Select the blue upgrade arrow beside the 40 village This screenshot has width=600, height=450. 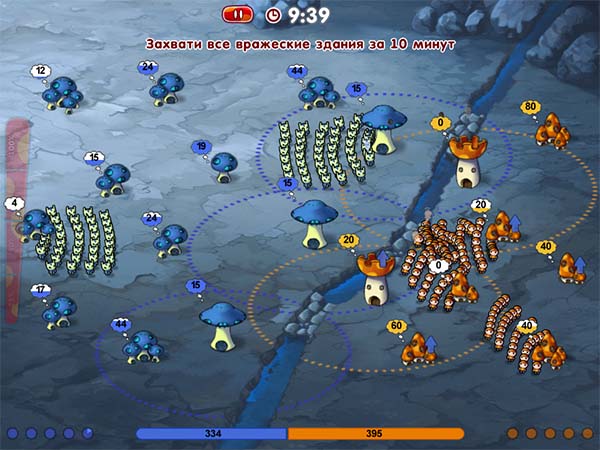click(580, 264)
